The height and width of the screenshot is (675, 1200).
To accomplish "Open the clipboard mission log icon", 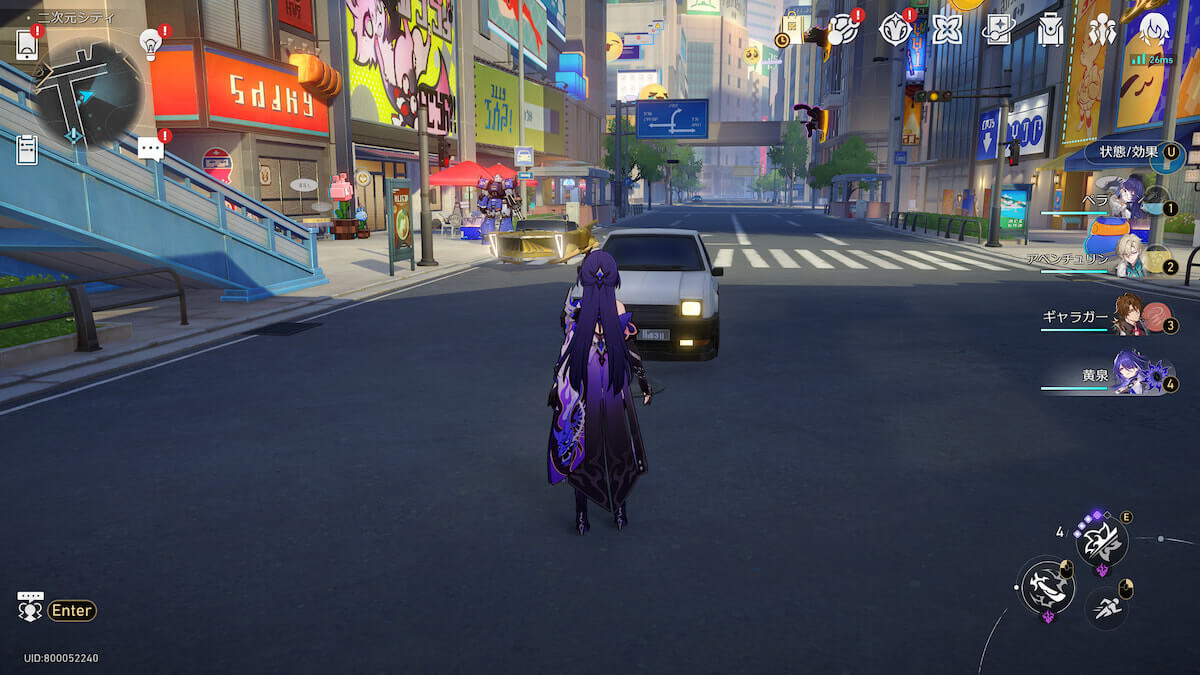I will pyautogui.click(x=27, y=149).
